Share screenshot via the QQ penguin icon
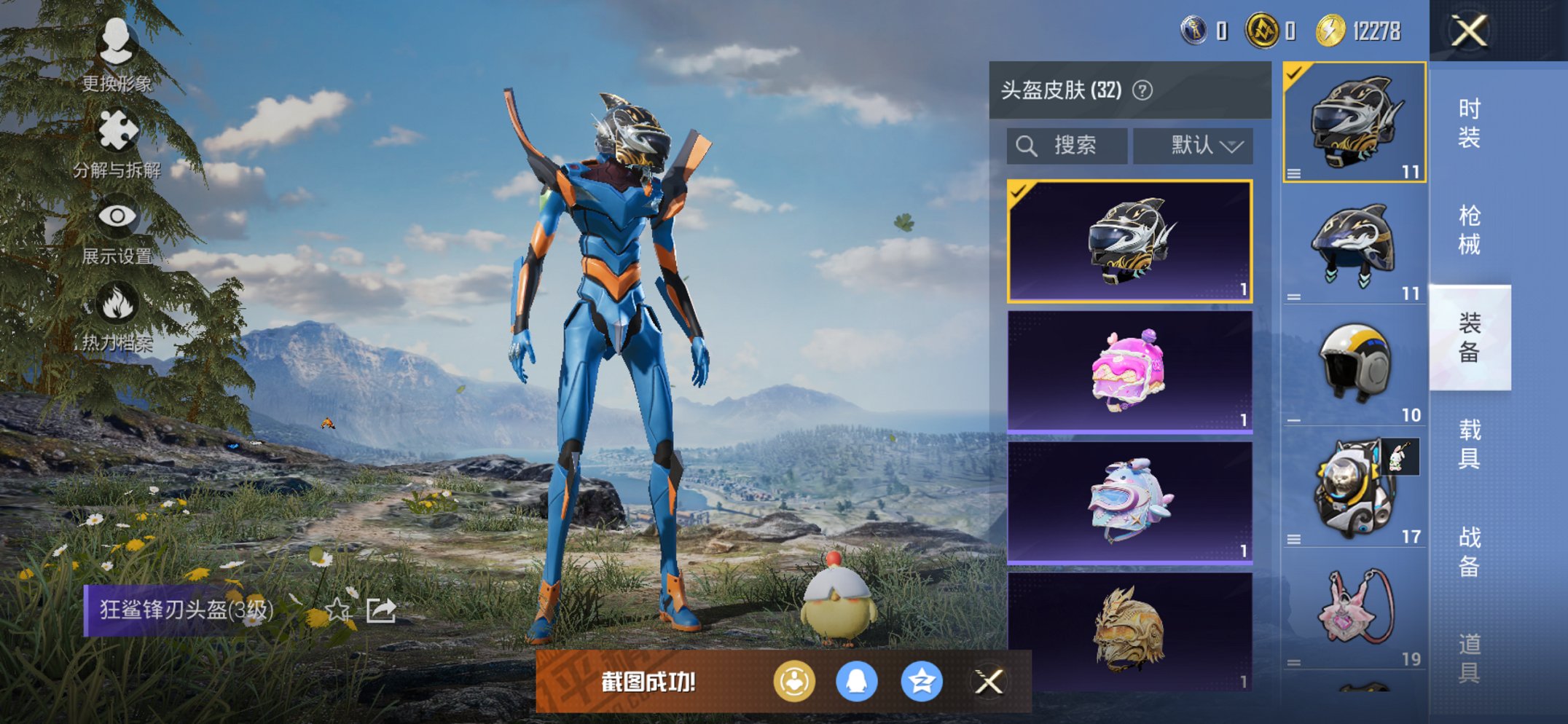 860,680
